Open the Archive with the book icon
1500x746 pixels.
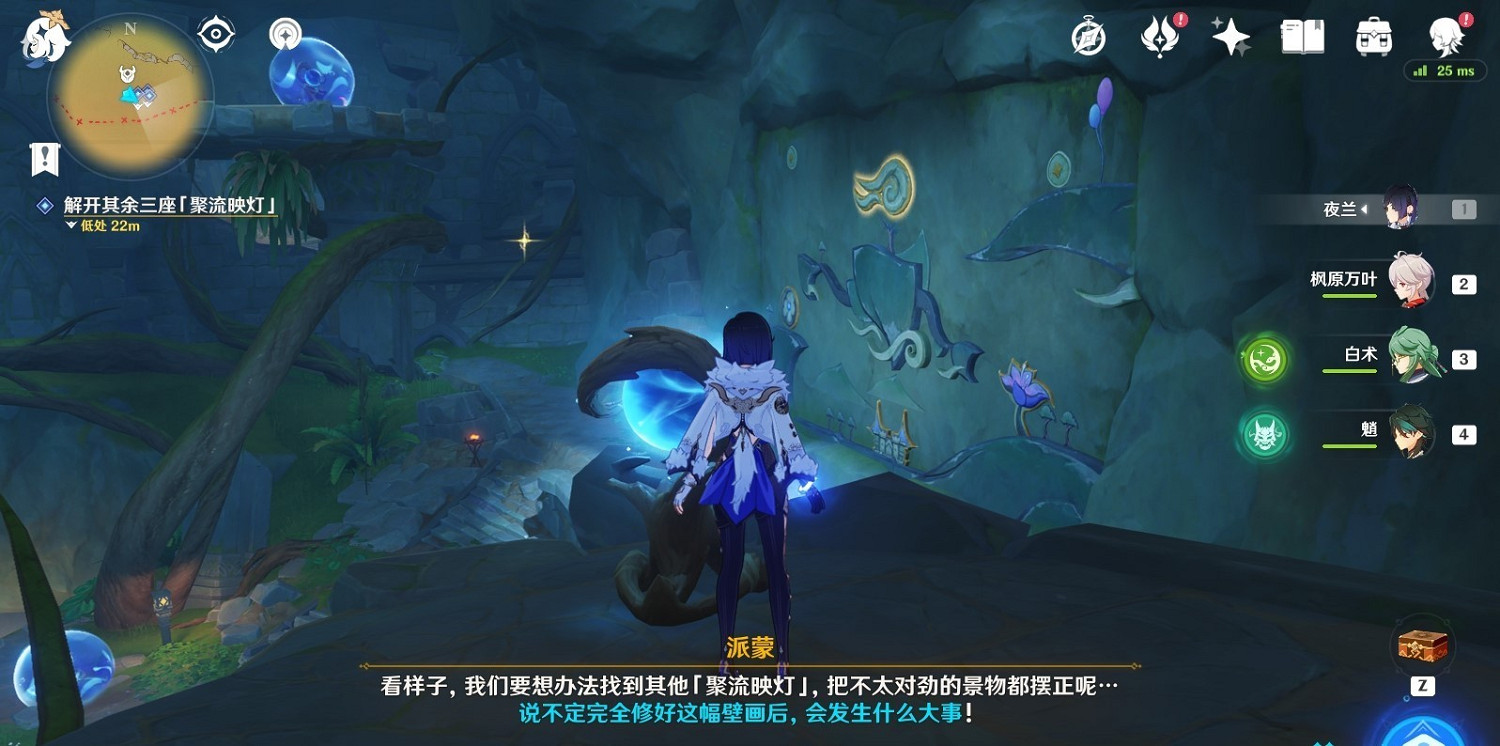click(x=1301, y=36)
